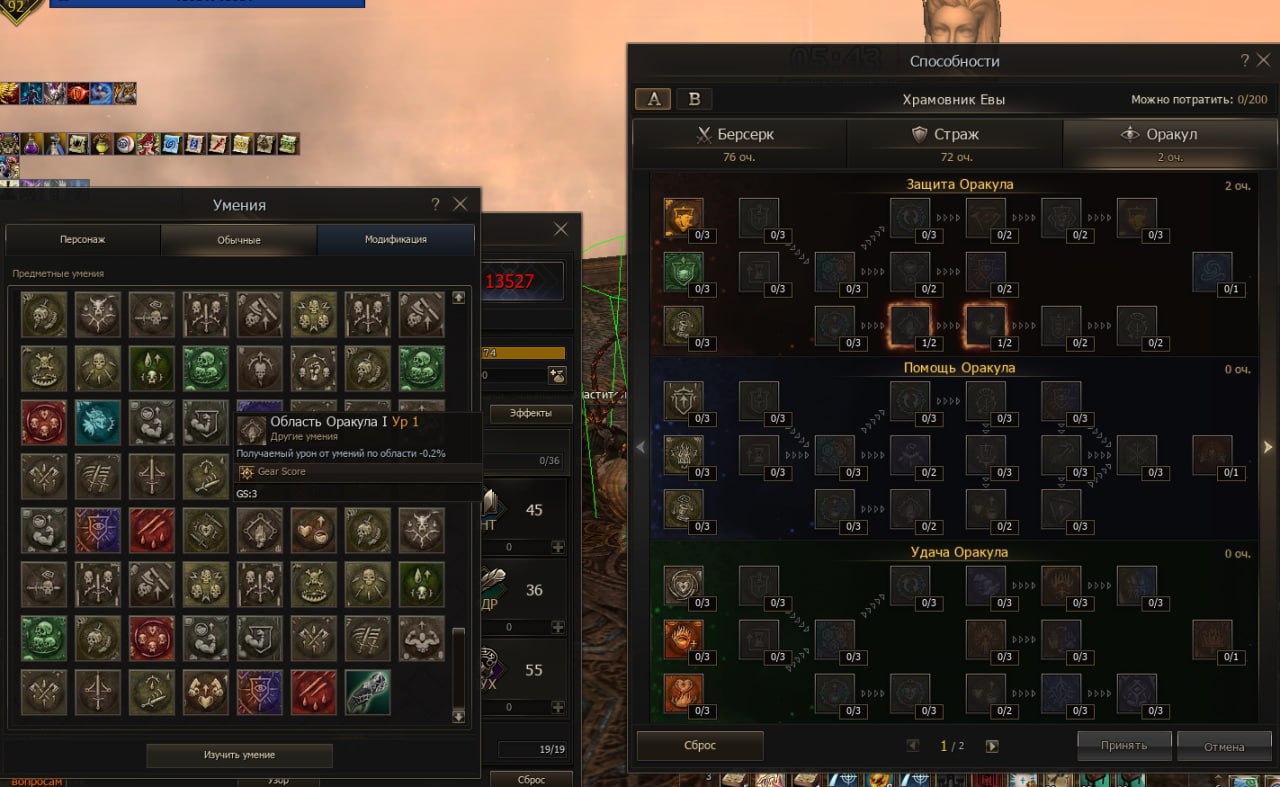The height and width of the screenshot is (787, 1280).
Task: Close the Умения window
Action: (460, 204)
